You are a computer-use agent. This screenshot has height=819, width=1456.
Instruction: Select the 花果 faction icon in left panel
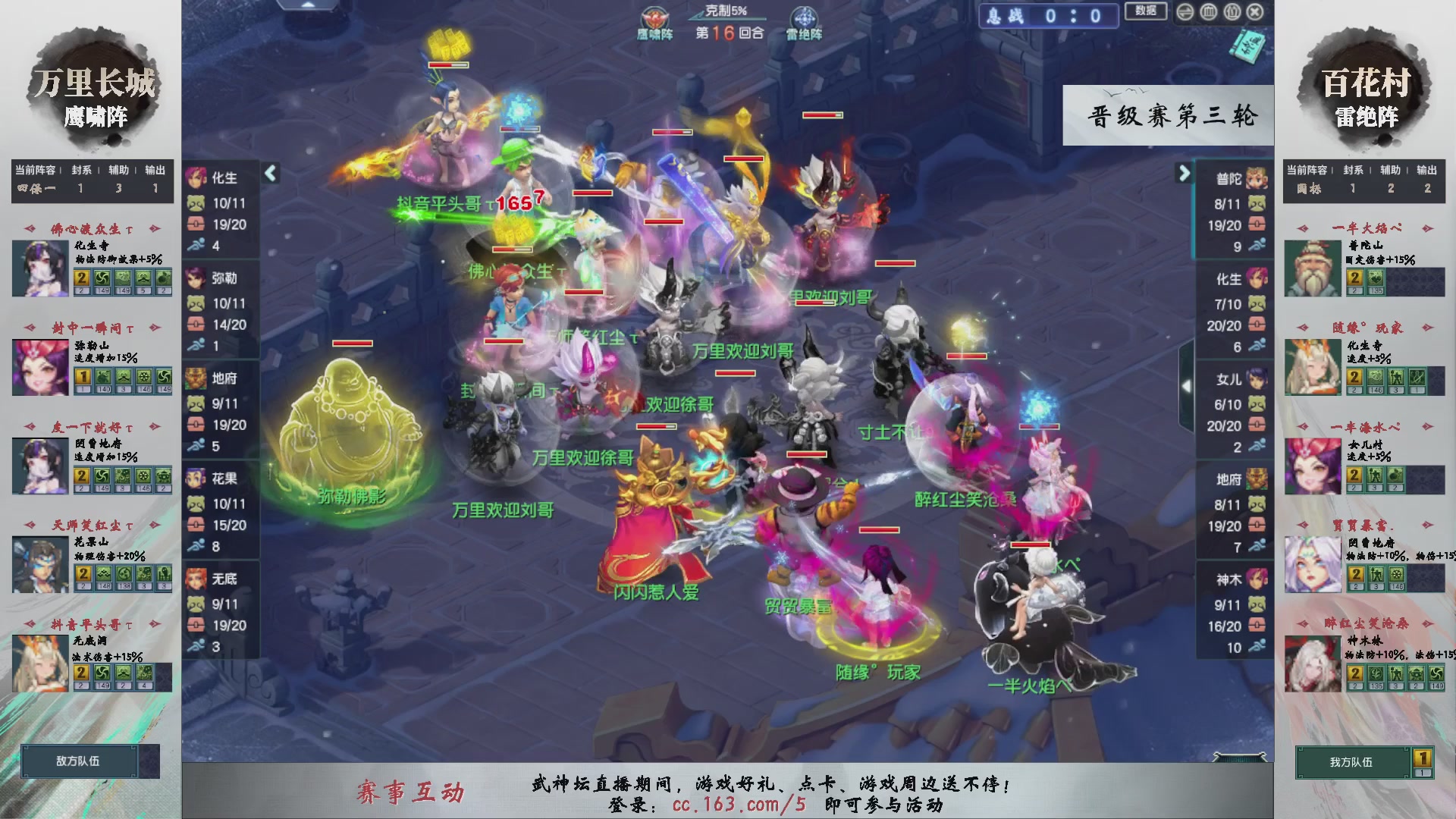pos(197,479)
